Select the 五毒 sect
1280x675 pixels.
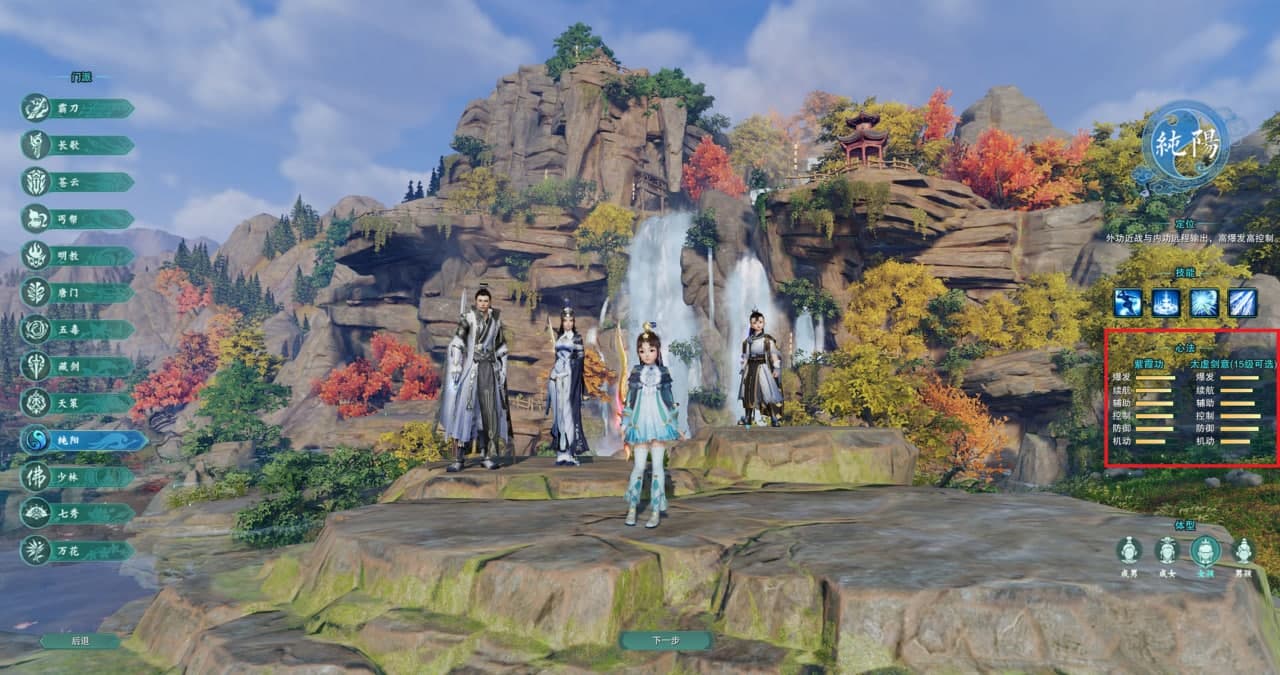click(x=78, y=329)
